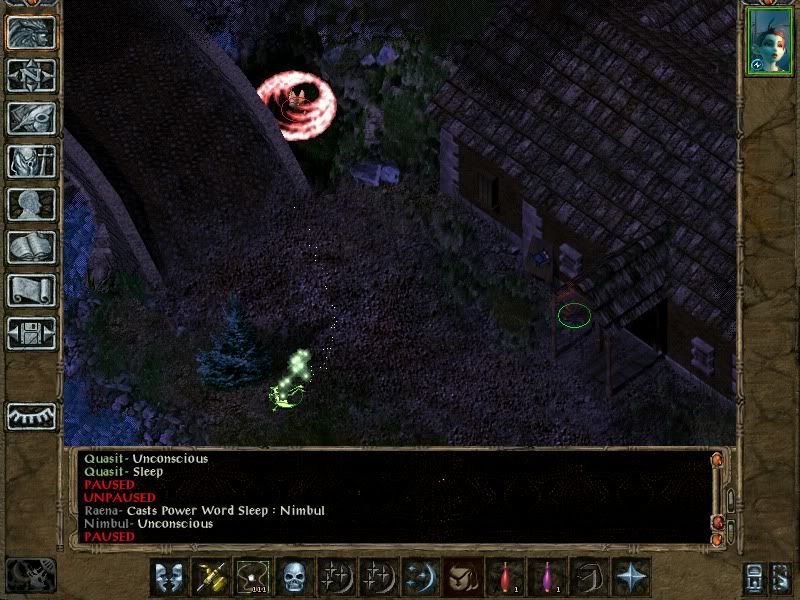
Task: Select the golden crossed weapon slot
Action: (209, 577)
